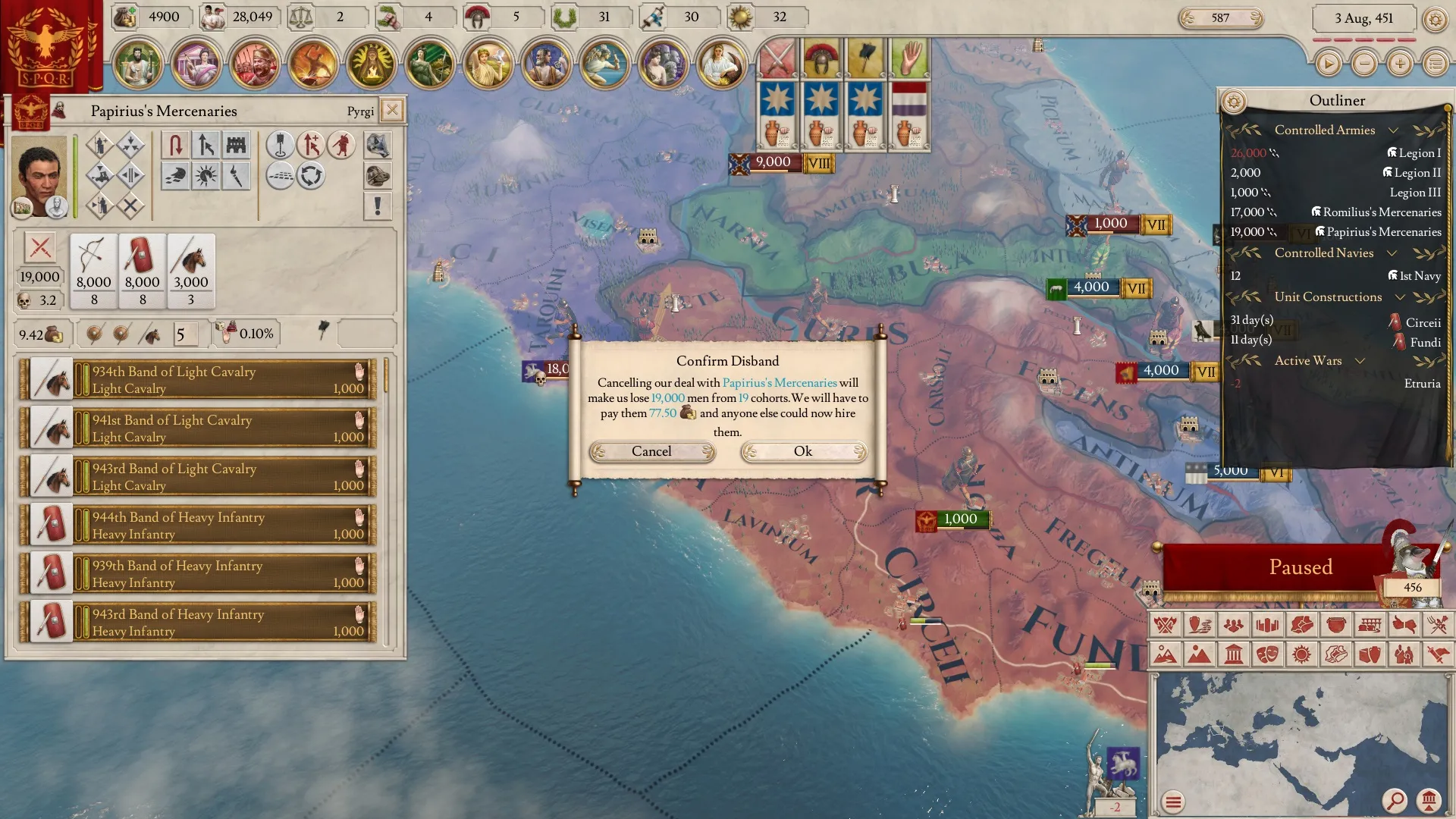Close the Papirius's Mercenaries army panel
Image resolution: width=1456 pixels, height=819 pixels.
click(392, 110)
